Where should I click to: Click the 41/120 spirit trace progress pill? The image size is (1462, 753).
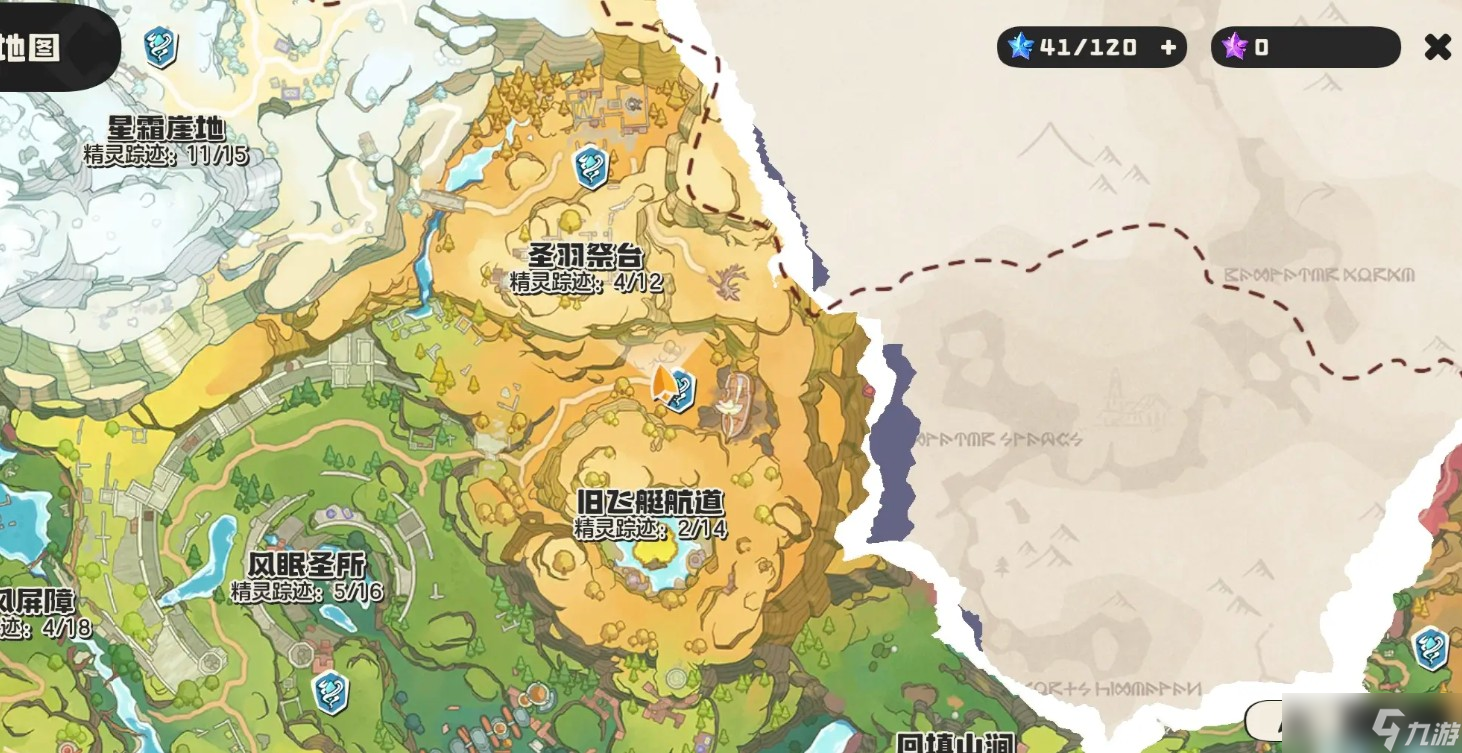1090,46
